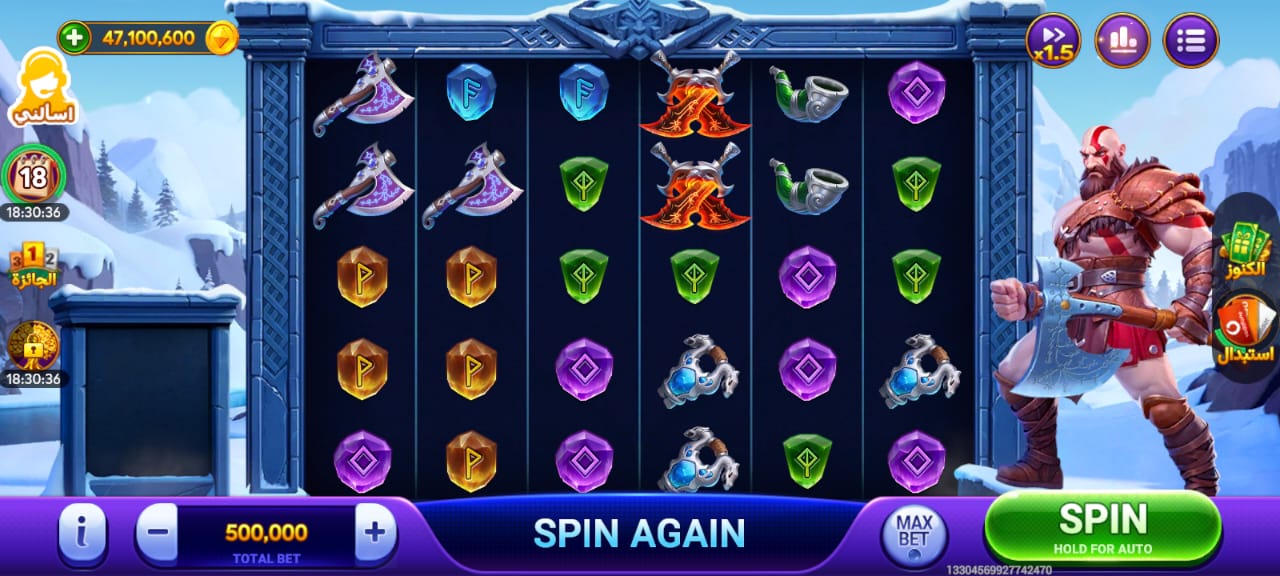Open the list menu button

pyautogui.click(x=1191, y=41)
